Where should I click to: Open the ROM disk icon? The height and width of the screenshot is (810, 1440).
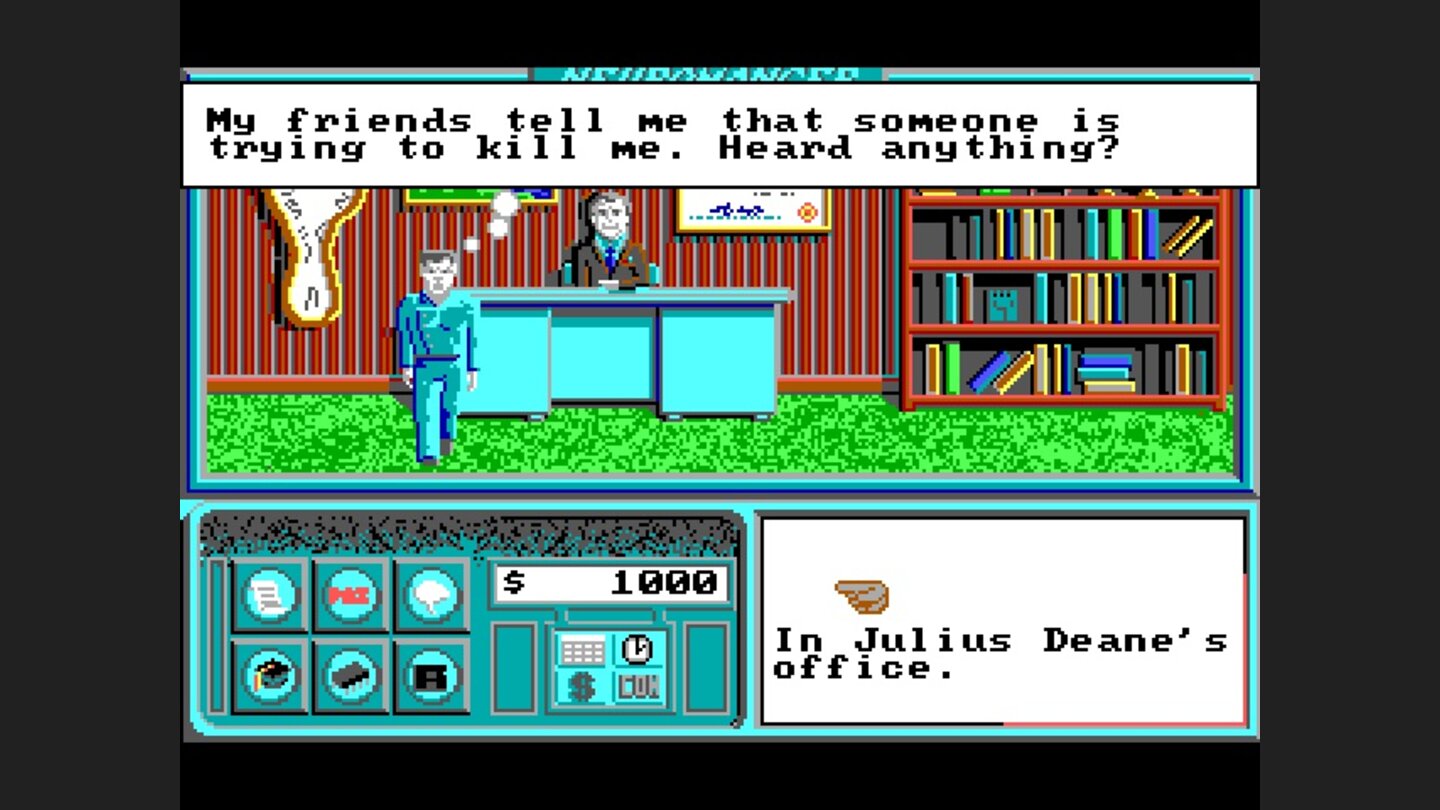point(431,677)
